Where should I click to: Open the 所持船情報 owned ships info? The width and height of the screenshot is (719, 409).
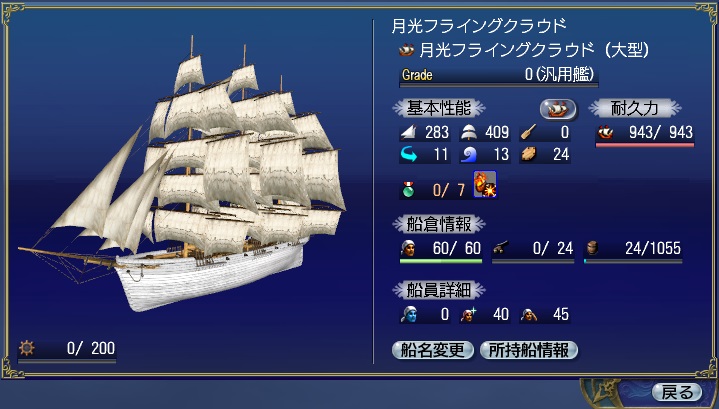coord(529,350)
